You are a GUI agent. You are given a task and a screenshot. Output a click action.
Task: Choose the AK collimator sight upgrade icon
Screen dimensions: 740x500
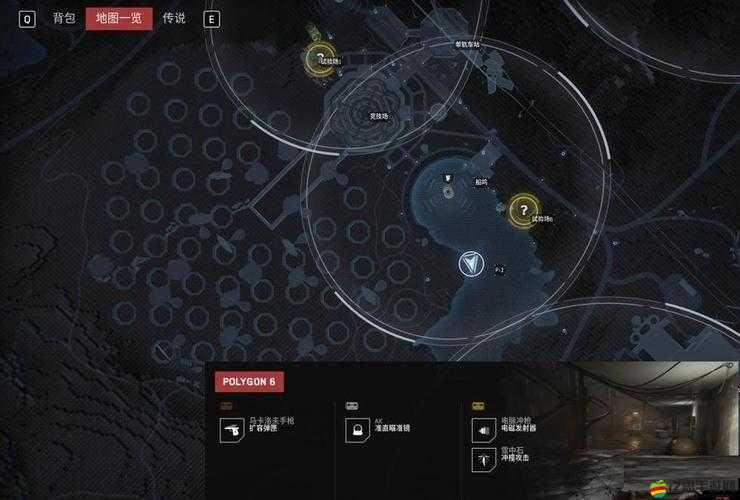[357, 429]
